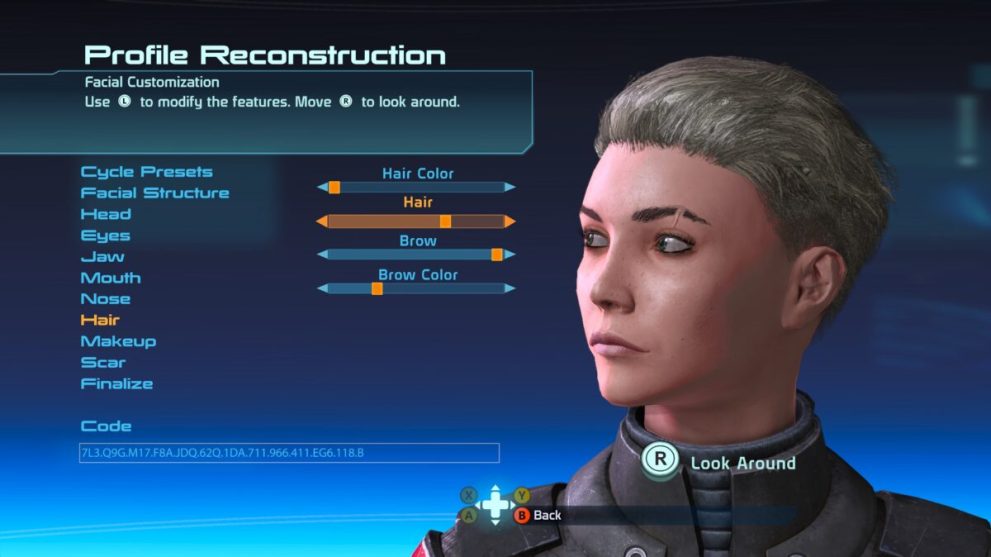Adjust the Hair Color slider

[x=416, y=187]
